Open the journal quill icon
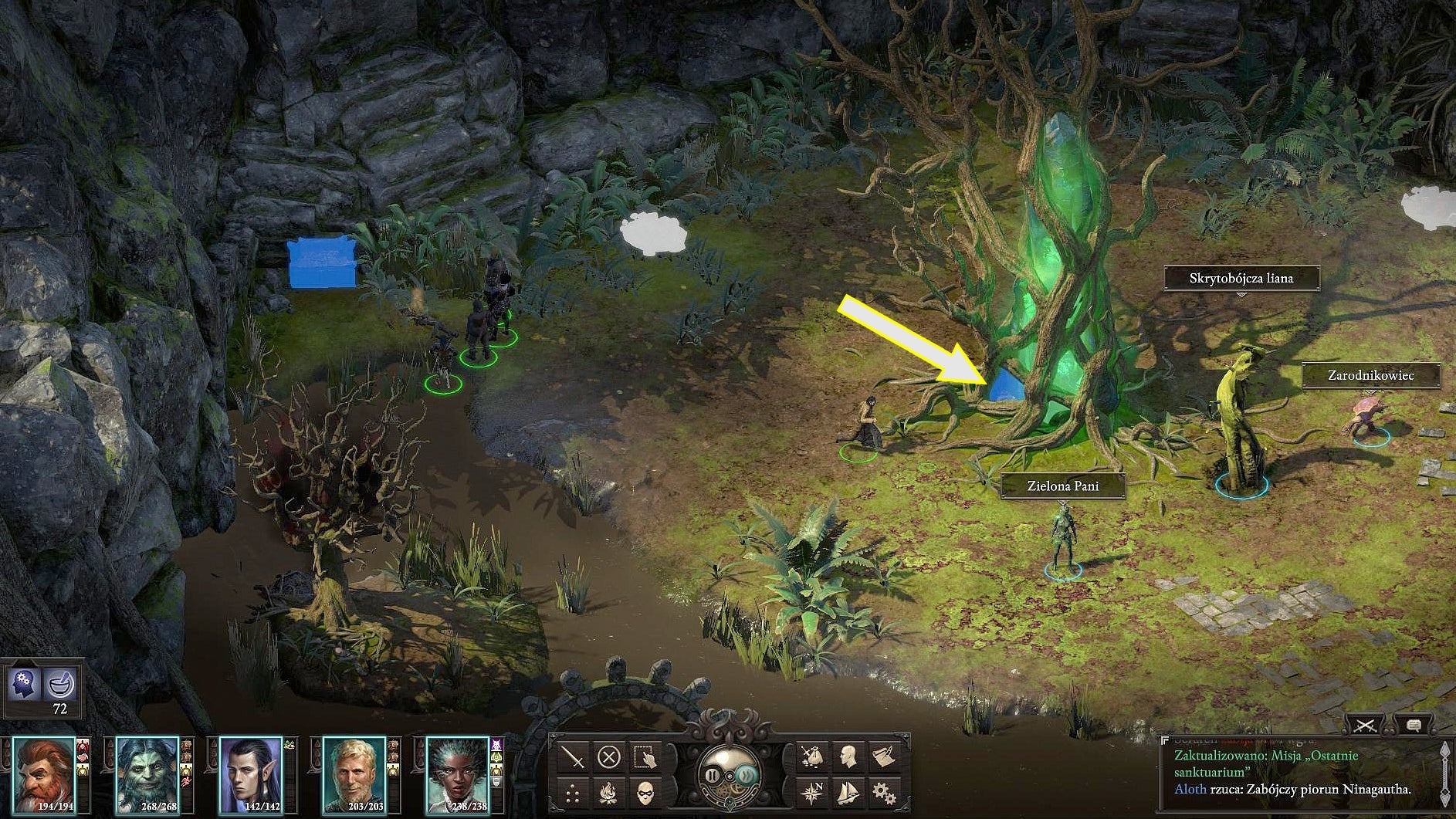This screenshot has width=1456, height=819. point(885,756)
